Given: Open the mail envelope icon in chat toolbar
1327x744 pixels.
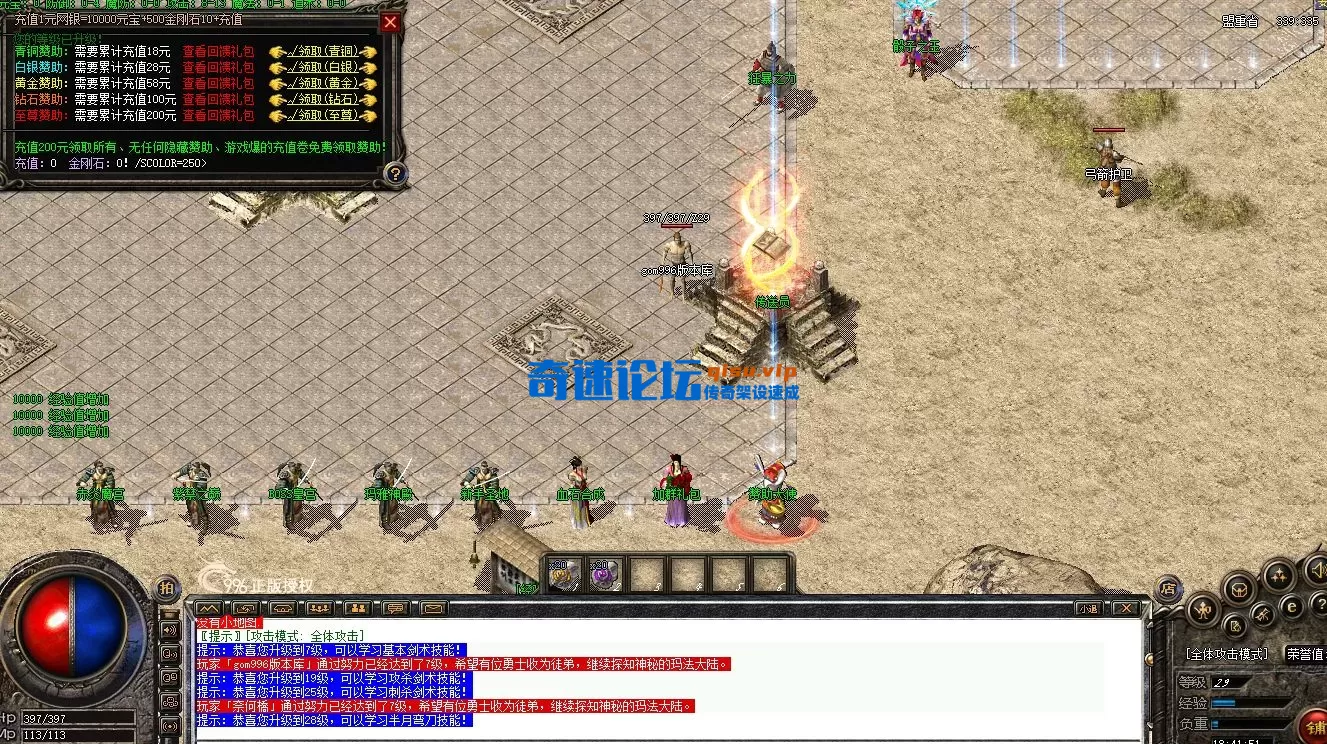Looking at the screenshot, I should point(433,608).
